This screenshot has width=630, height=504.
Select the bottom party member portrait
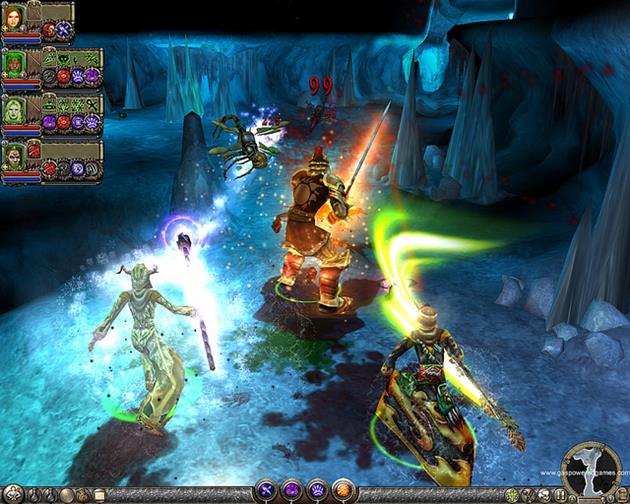14,155
